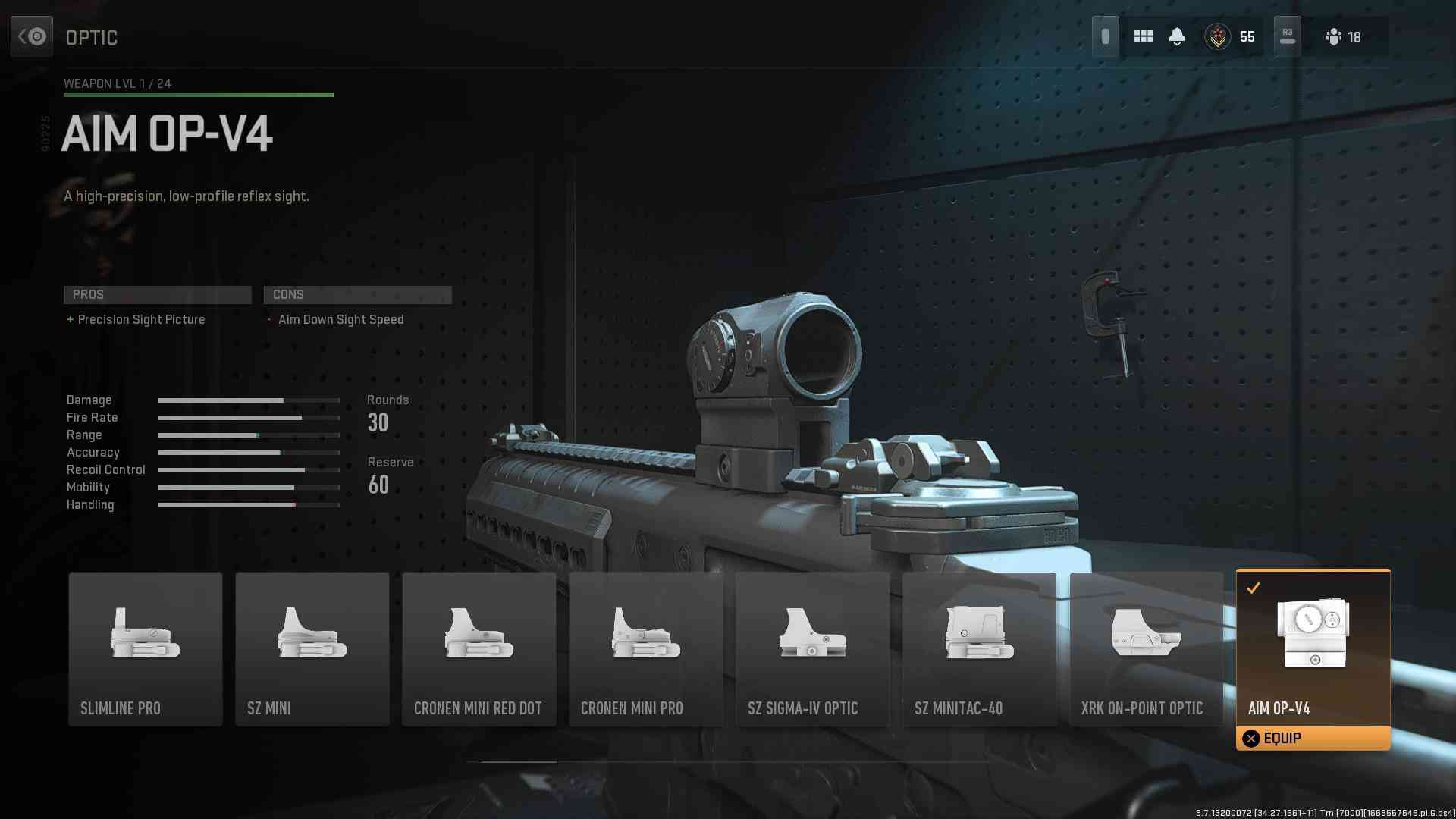The height and width of the screenshot is (819, 1456).
Task: Open notifications via the bell icon
Action: 1177,36
